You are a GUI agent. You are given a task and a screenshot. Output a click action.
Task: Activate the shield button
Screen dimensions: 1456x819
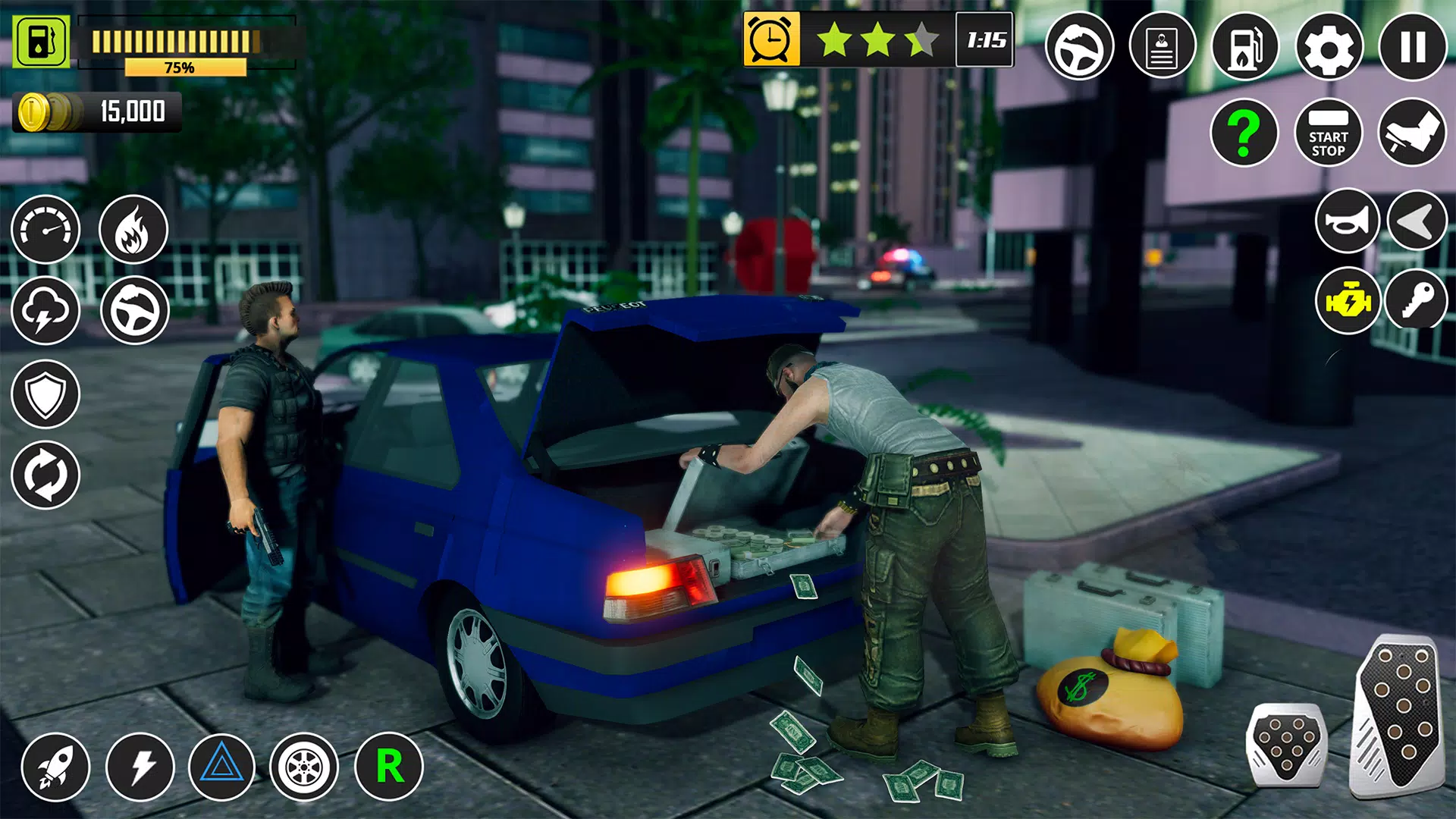pyautogui.click(x=45, y=394)
